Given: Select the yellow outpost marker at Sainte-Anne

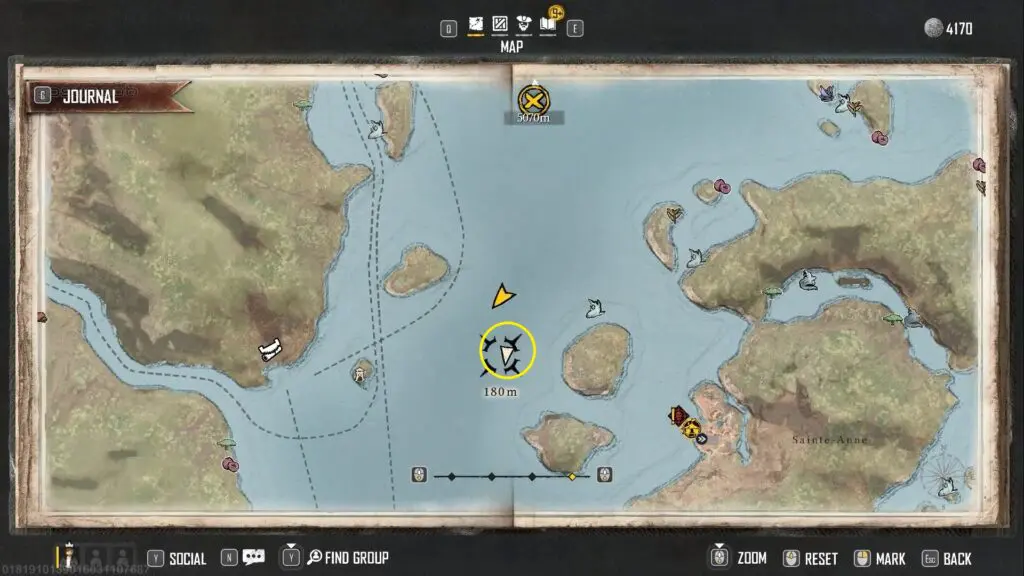Looking at the screenshot, I should pyautogui.click(x=691, y=429).
